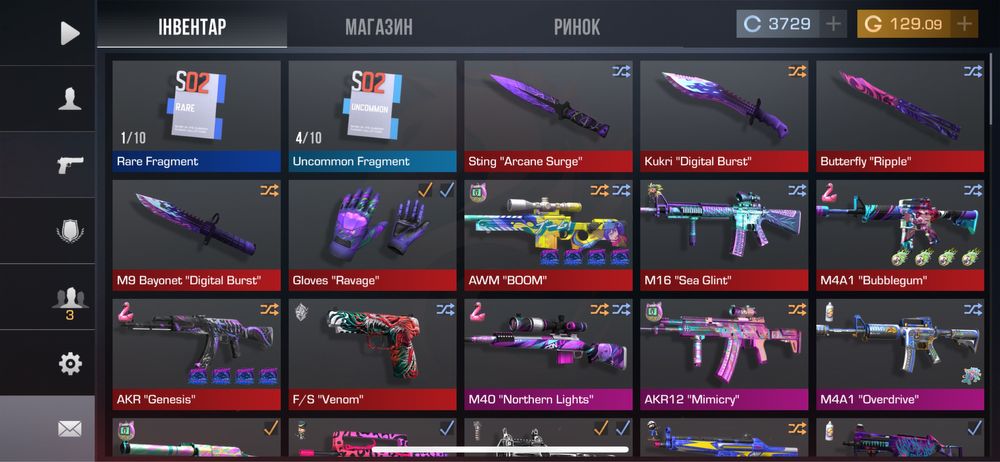The width and height of the screenshot is (1000, 462).
Task: Select the AKR "Genesis" rifle skin
Action: pyautogui.click(x=196, y=353)
